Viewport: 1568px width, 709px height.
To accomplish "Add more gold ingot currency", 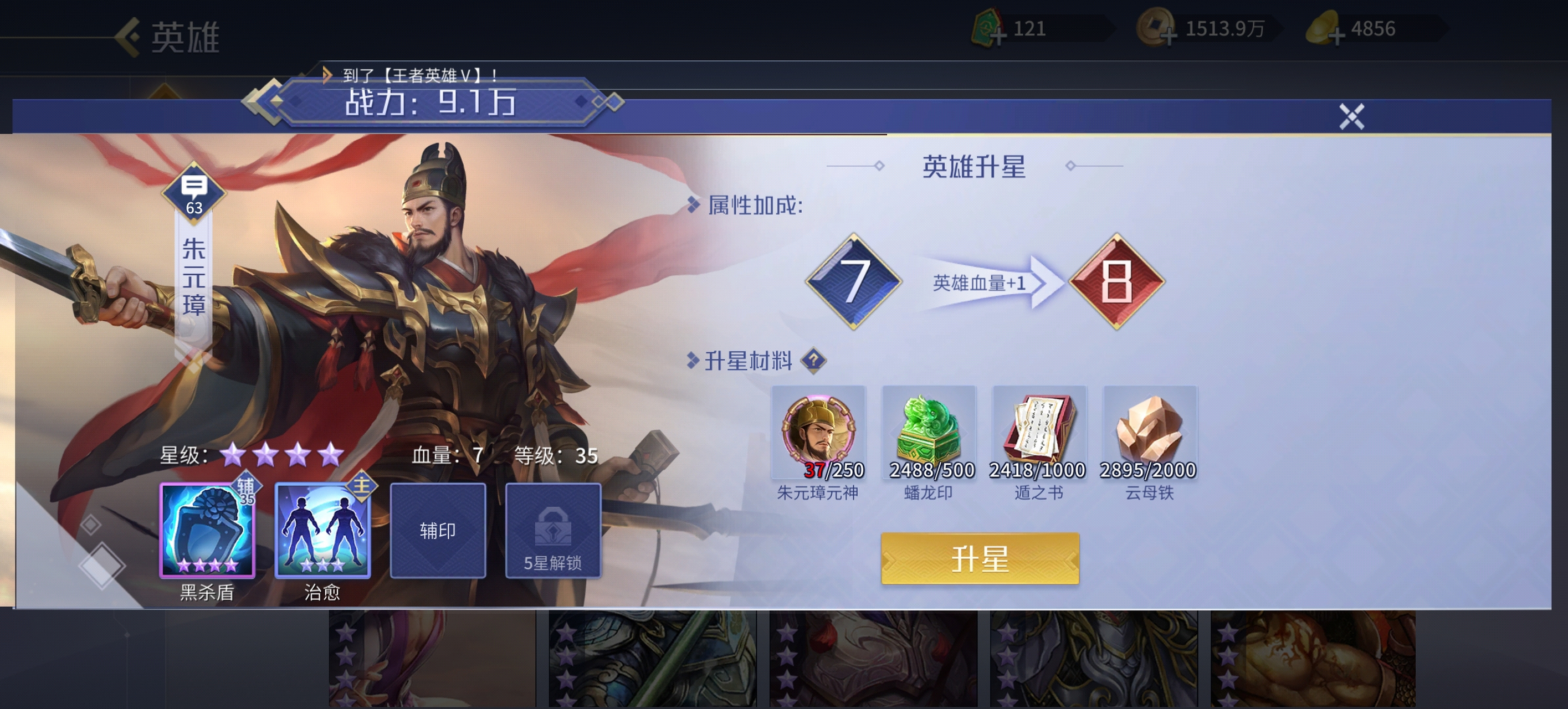I will pyautogui.click(x=1336, y=37).
